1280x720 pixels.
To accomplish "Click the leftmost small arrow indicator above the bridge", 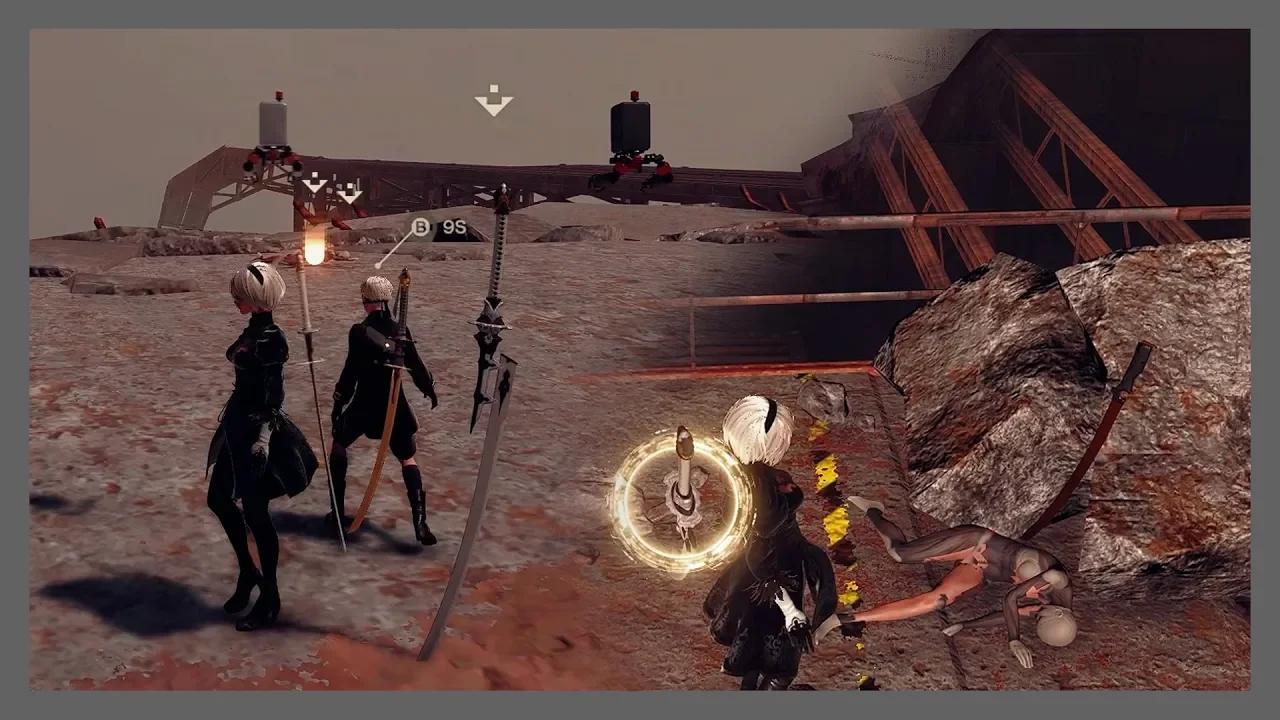I will click(x=314, y=184).
